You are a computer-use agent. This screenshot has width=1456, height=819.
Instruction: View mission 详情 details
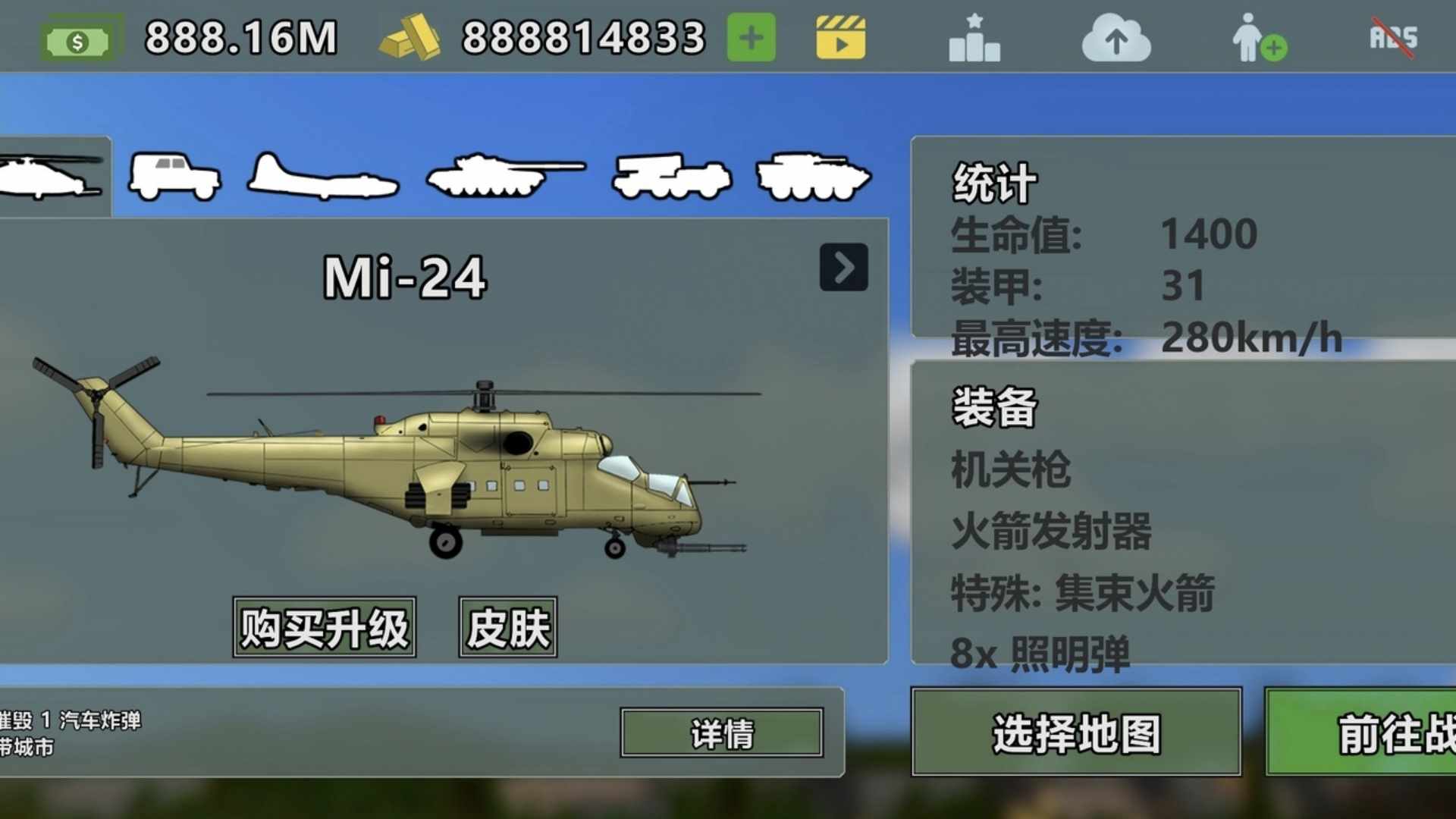tap(721, 733)
